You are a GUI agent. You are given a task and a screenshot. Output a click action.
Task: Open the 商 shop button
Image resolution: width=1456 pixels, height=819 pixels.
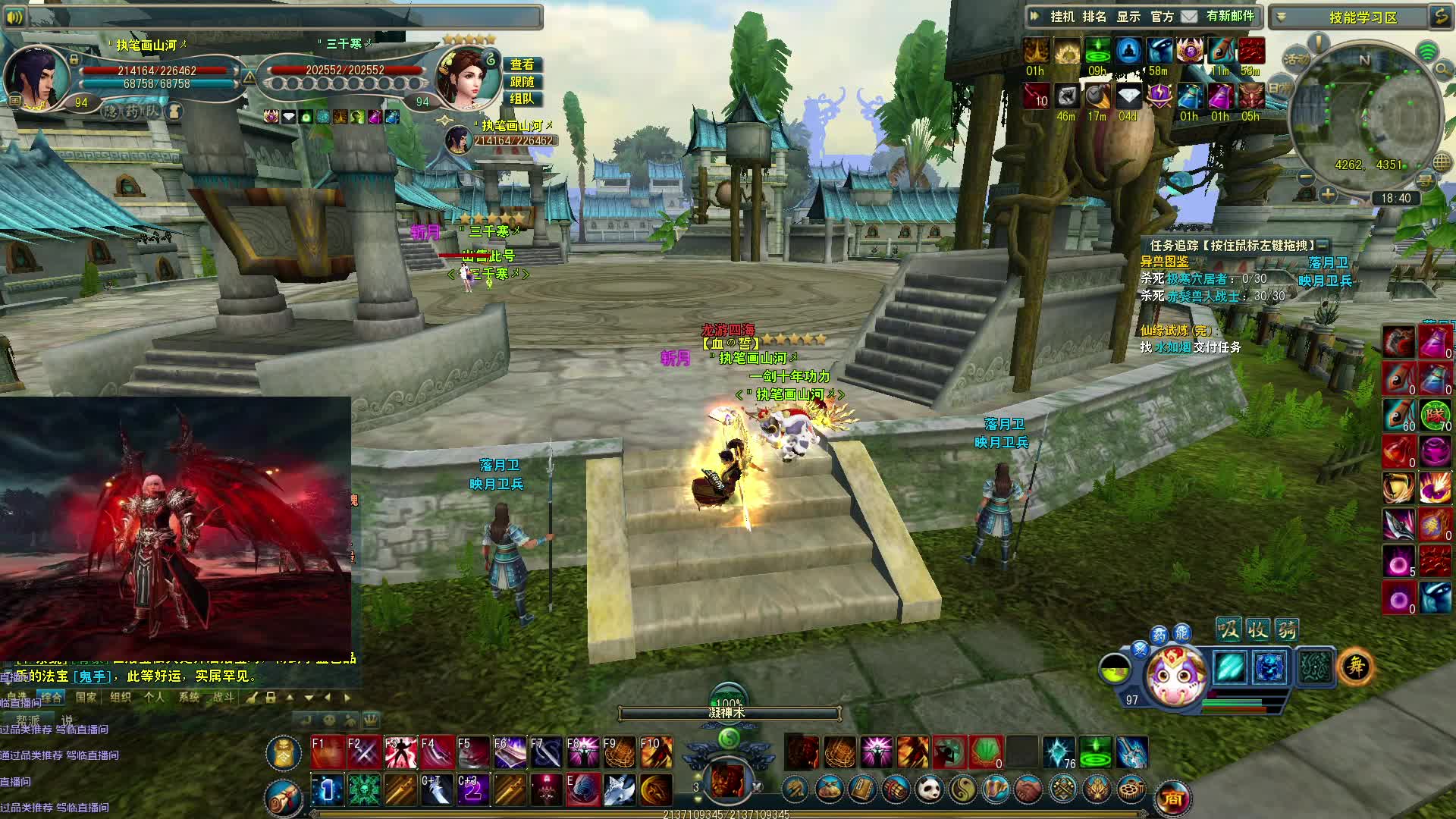(x=1172, y=799)
